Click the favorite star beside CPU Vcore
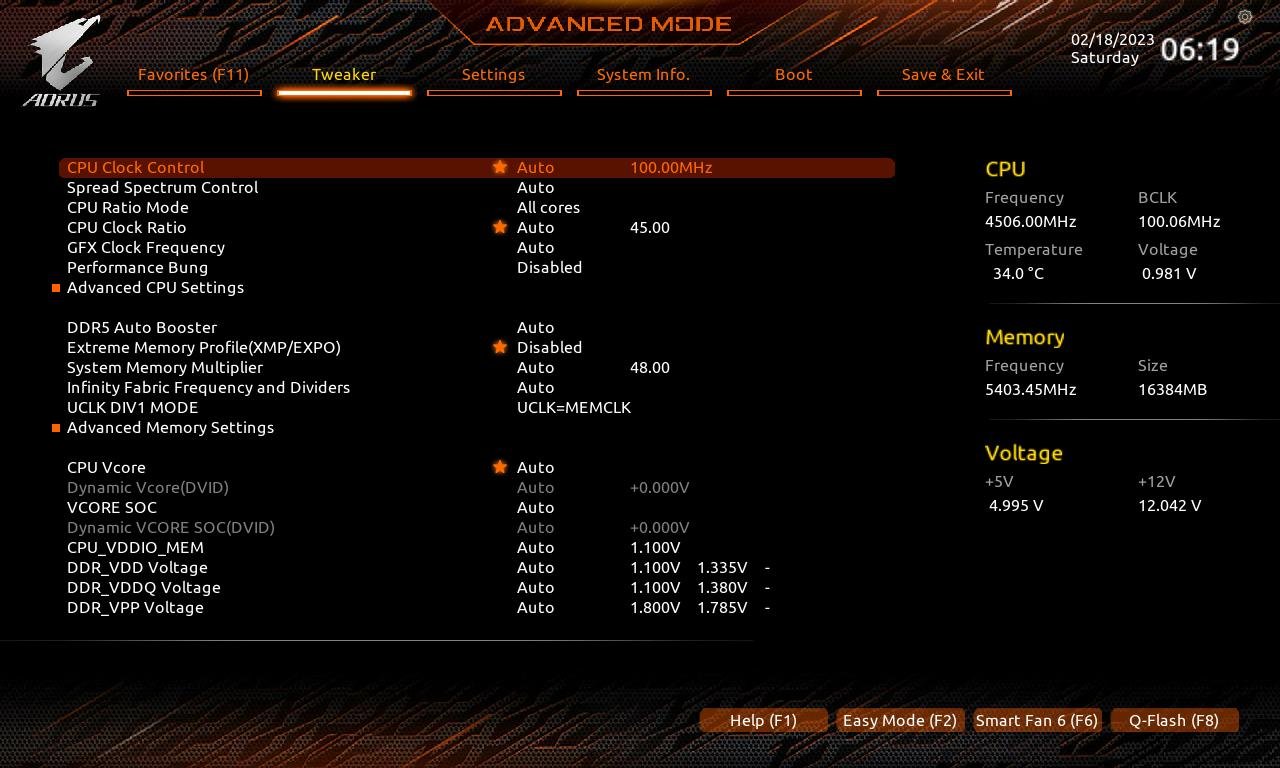Screen dimensions: 1280x768 (499, 467)
